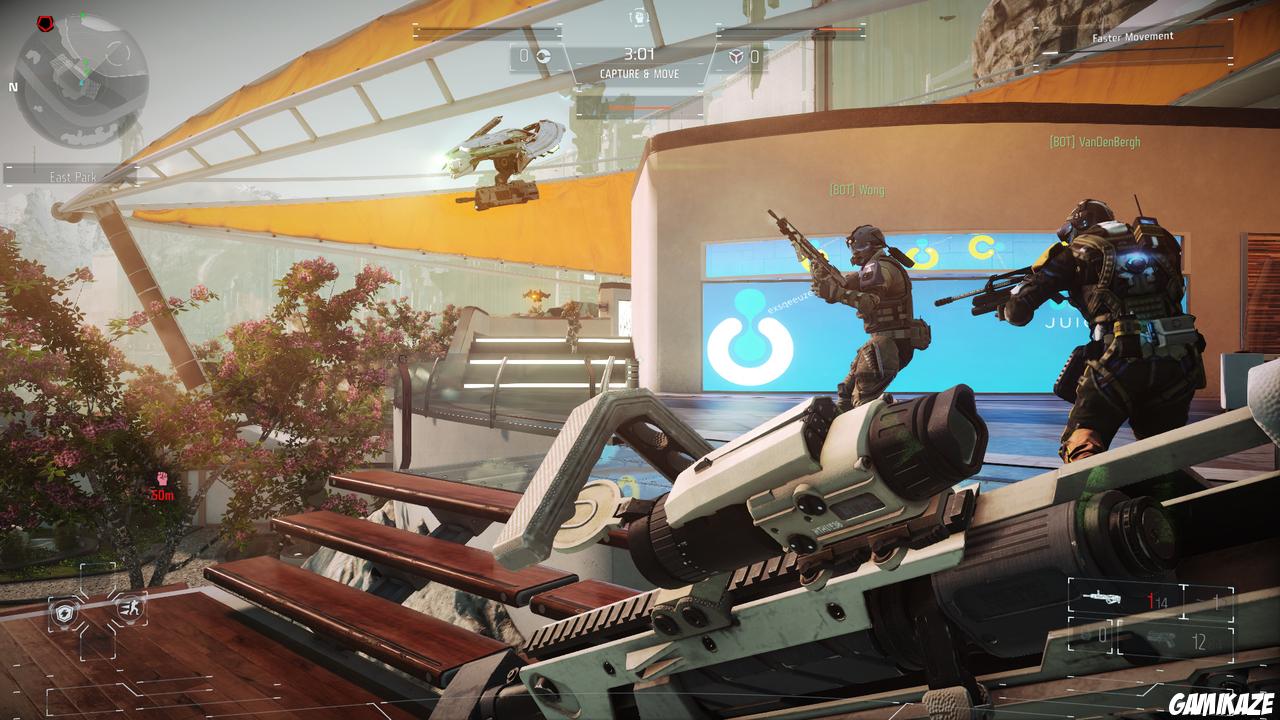Select the sprint ability icon bottom-left
Image resolution: width=1280 pixels, height=720 pixels.
(x=130, y=608)
